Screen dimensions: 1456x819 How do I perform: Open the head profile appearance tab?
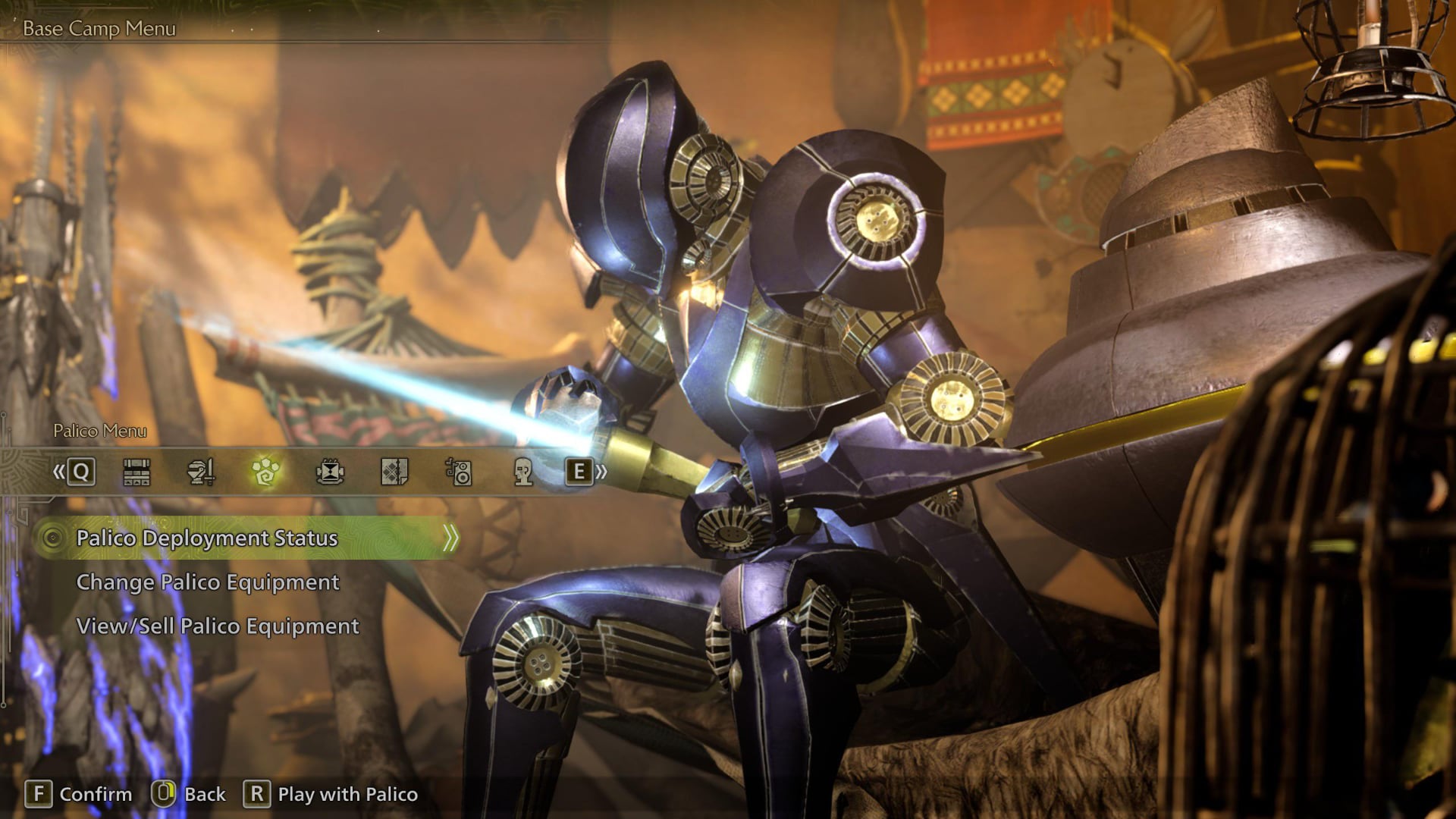523,472
